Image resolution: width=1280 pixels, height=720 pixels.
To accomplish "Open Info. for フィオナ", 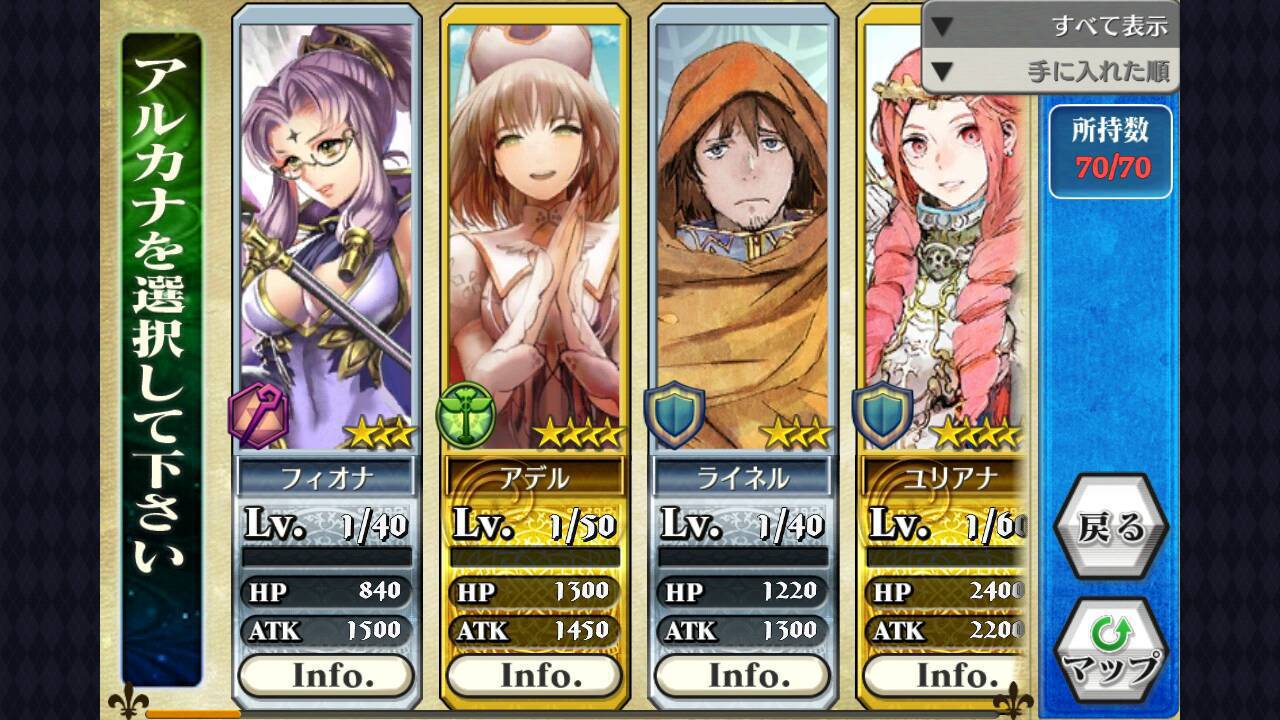I will (x=326, y=675).
